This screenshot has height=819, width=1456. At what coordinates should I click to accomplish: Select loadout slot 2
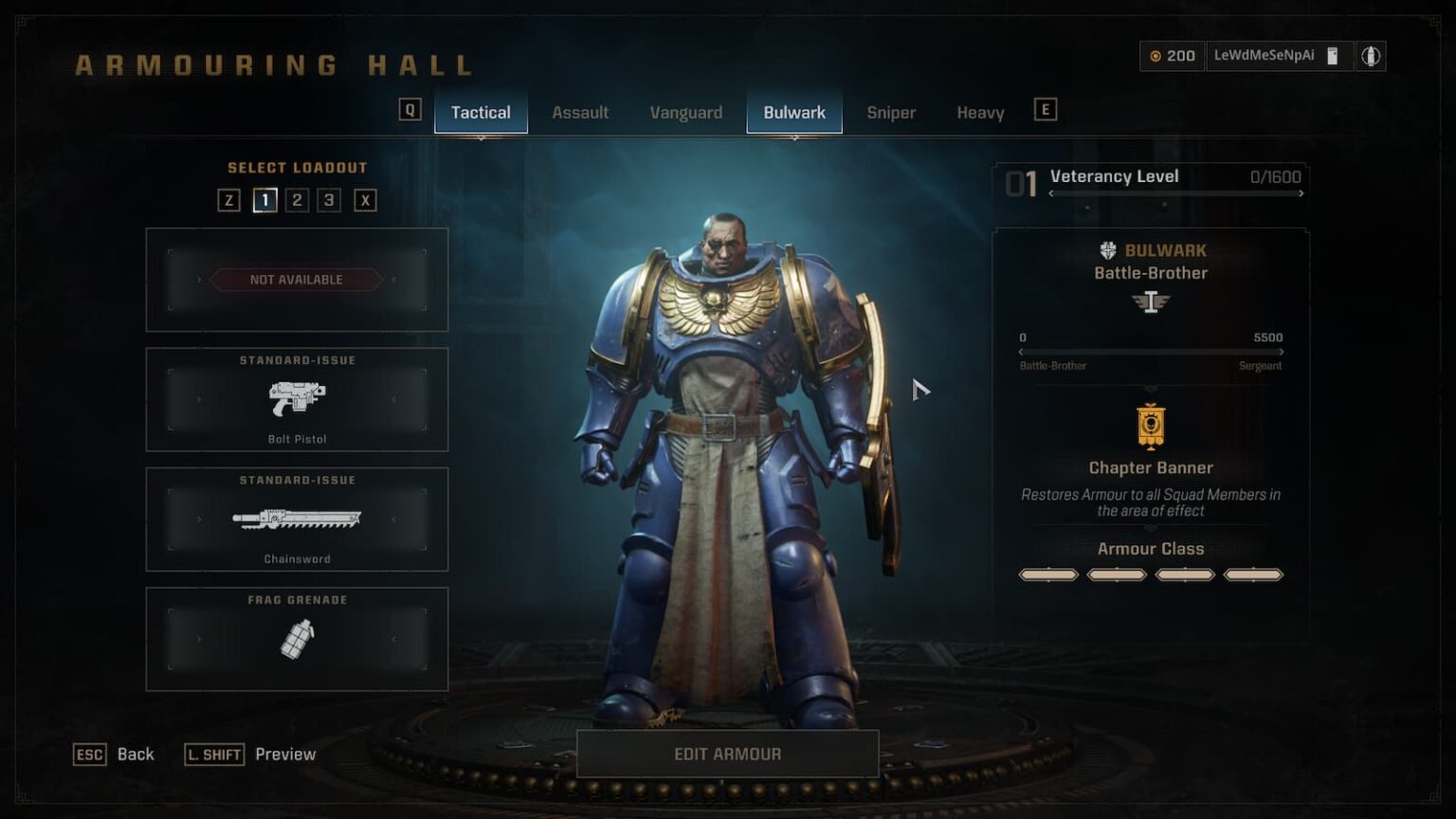pos(298,200)
